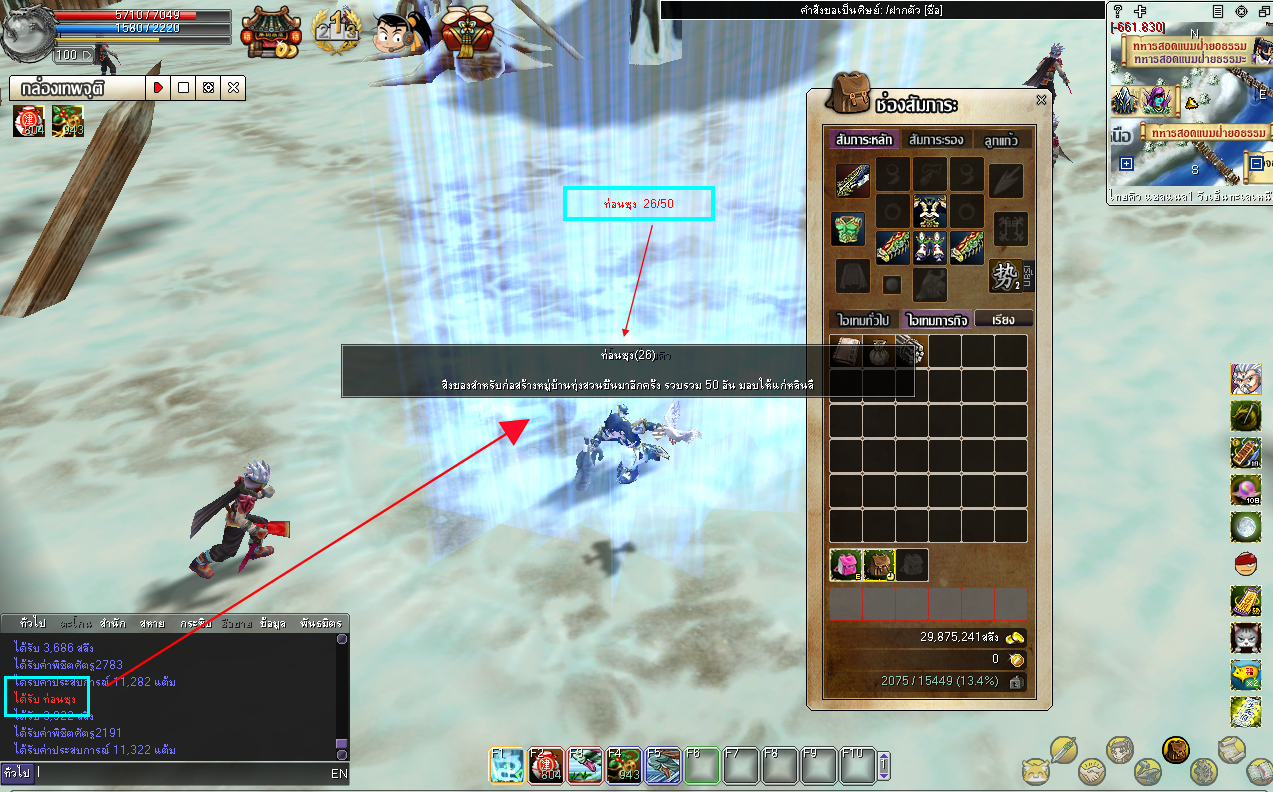
Task: Start the กล่องเทพจุติ red play button
Action: click(x=158, y=88)
